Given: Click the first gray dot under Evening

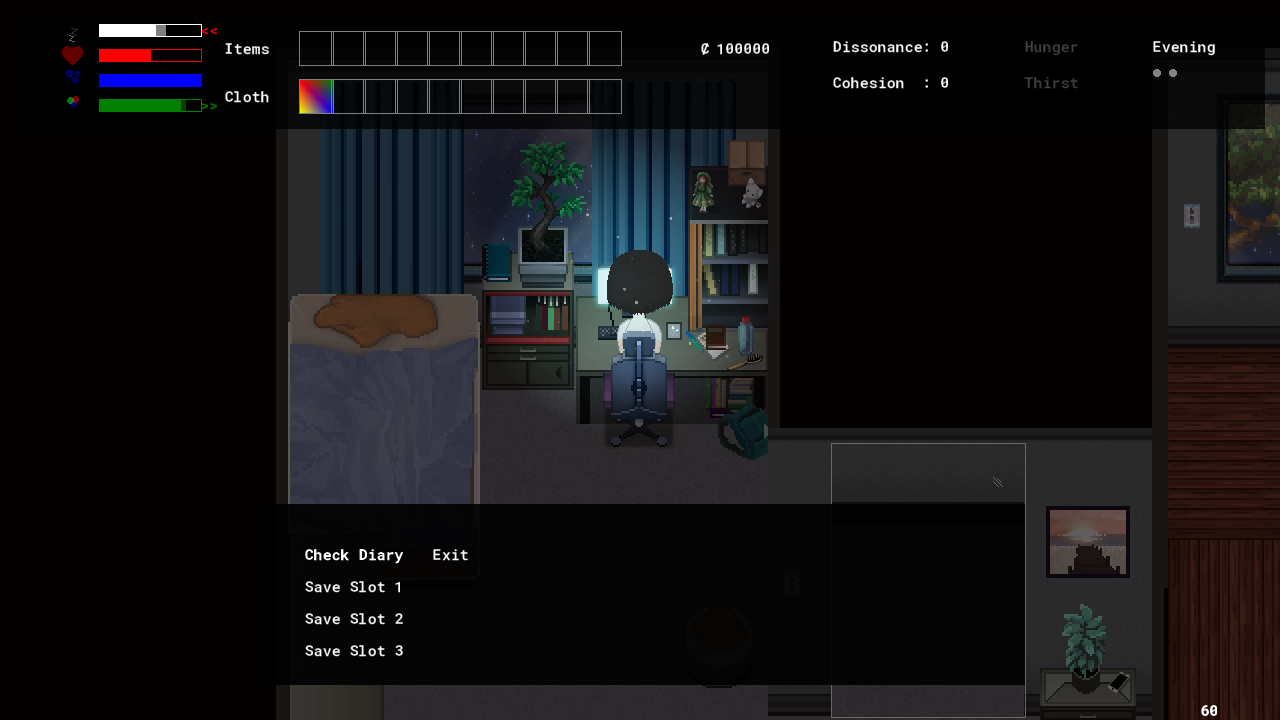Looking at the screenshot, I should 1157,72.
